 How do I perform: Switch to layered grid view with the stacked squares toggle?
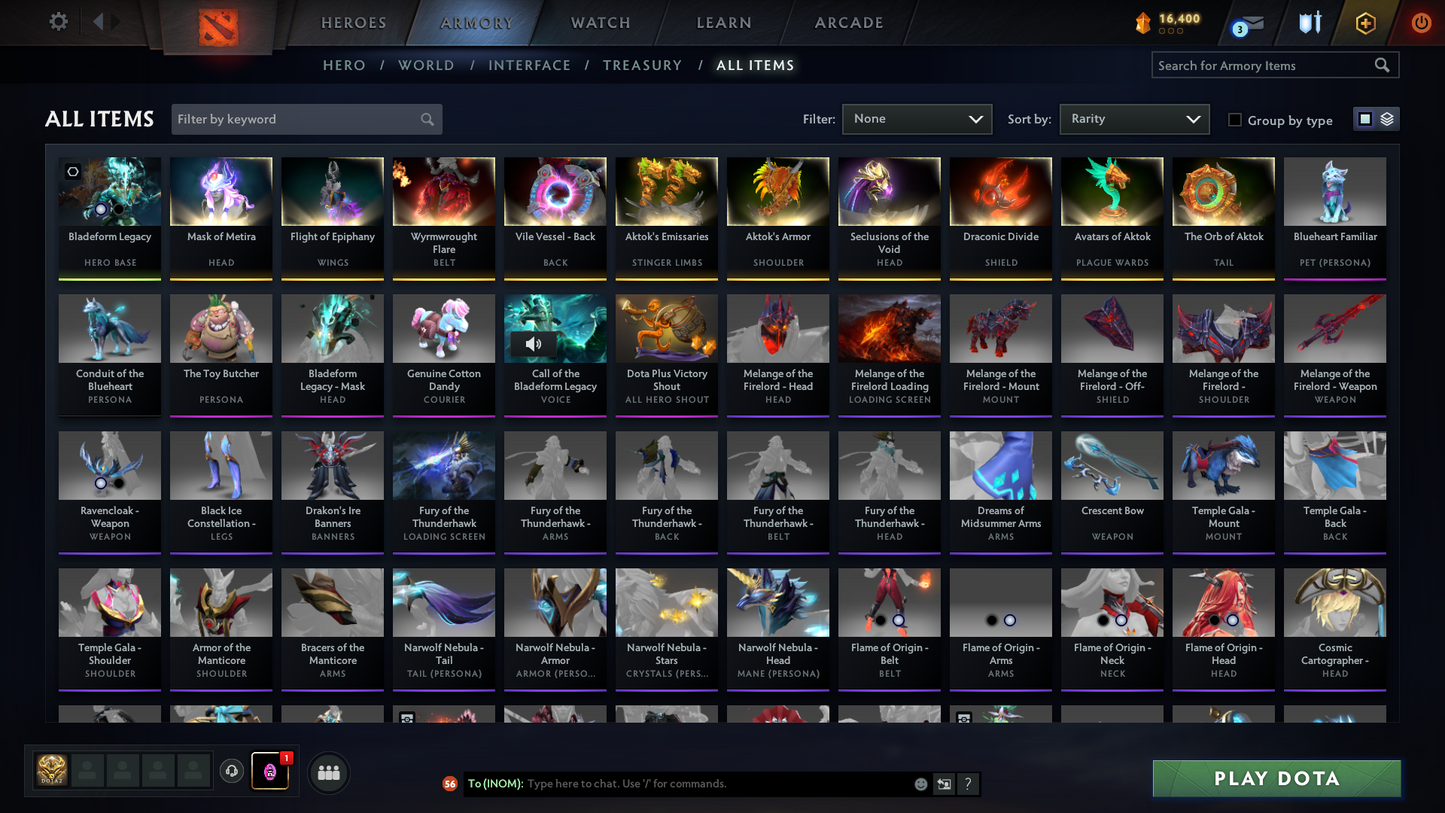[x=1388, y=118]
